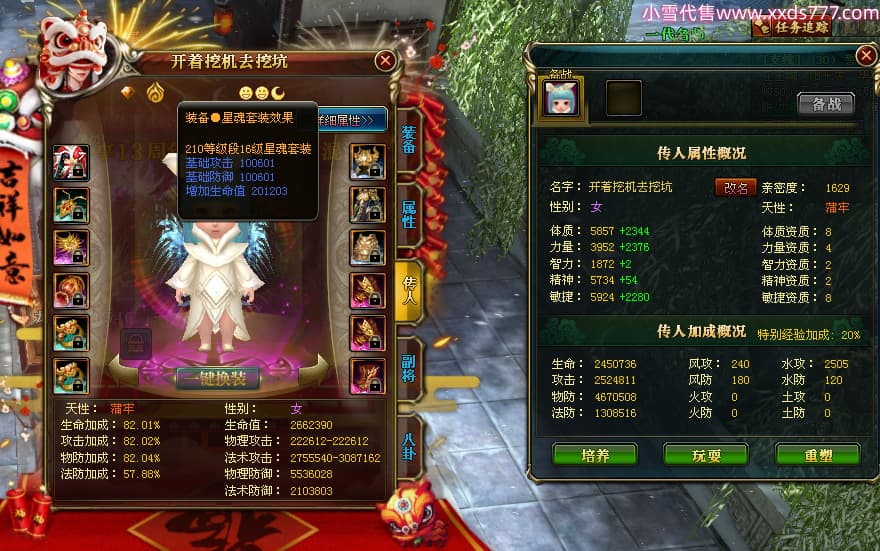Click the 重塑 button

pyautogui.click(x=817, y=455)
